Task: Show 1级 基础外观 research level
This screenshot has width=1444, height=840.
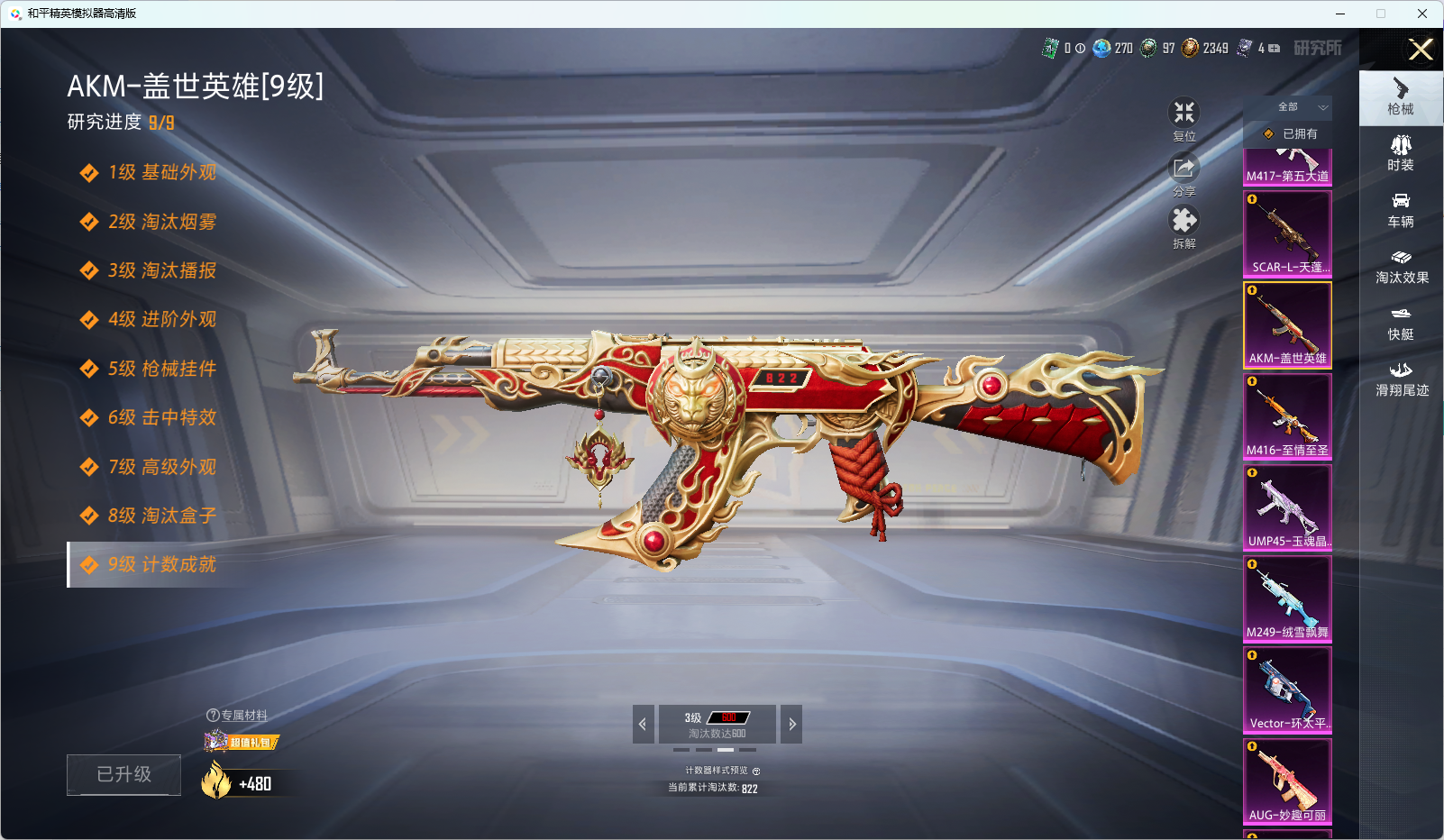Action: (x=162, y=172)
